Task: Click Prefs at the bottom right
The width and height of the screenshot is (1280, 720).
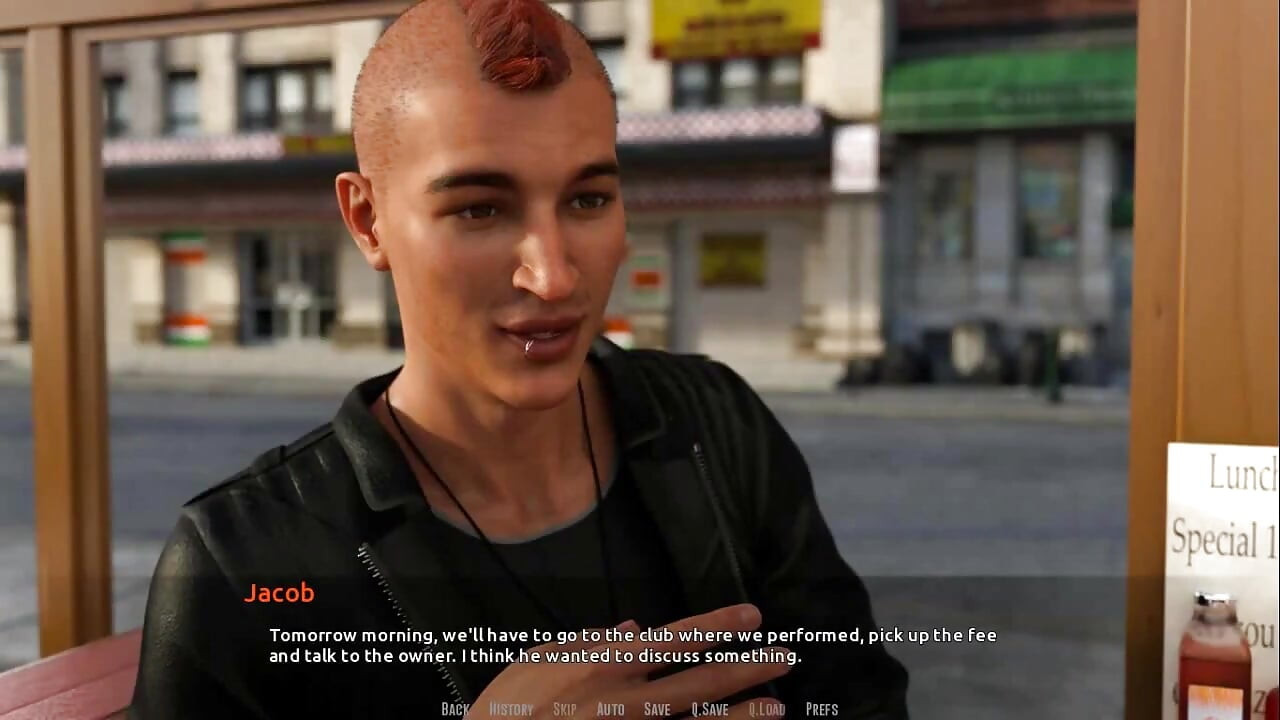Action: coord(823,708)
